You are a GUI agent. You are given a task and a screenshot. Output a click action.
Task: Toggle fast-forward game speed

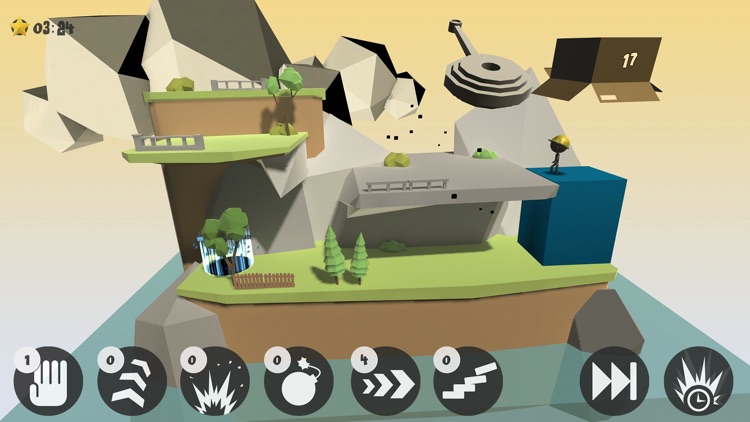pos(614,381)
